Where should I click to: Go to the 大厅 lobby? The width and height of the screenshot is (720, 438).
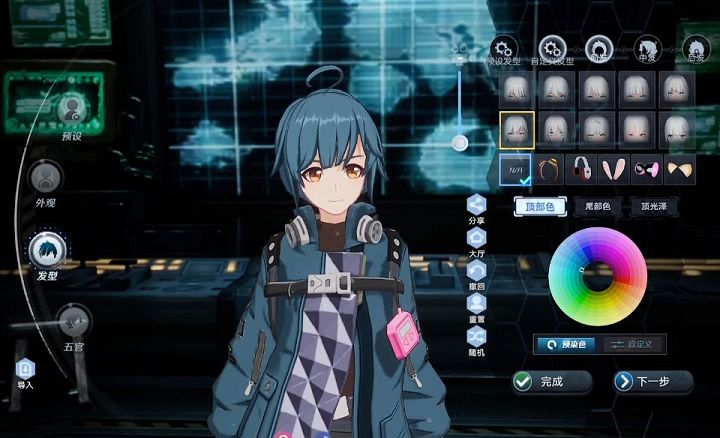(x=476, y=238)
